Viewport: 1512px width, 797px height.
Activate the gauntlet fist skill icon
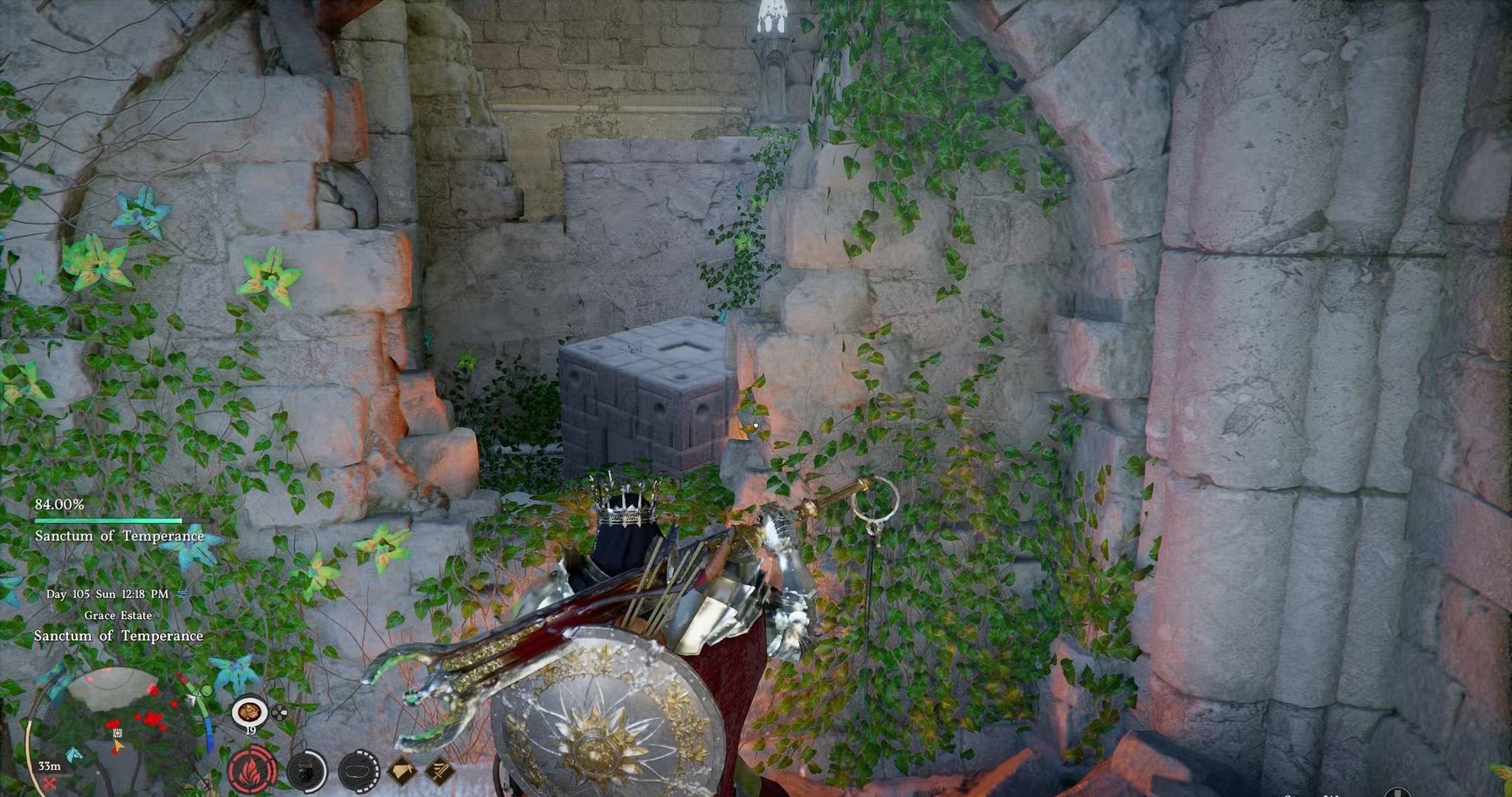(306, 771)
